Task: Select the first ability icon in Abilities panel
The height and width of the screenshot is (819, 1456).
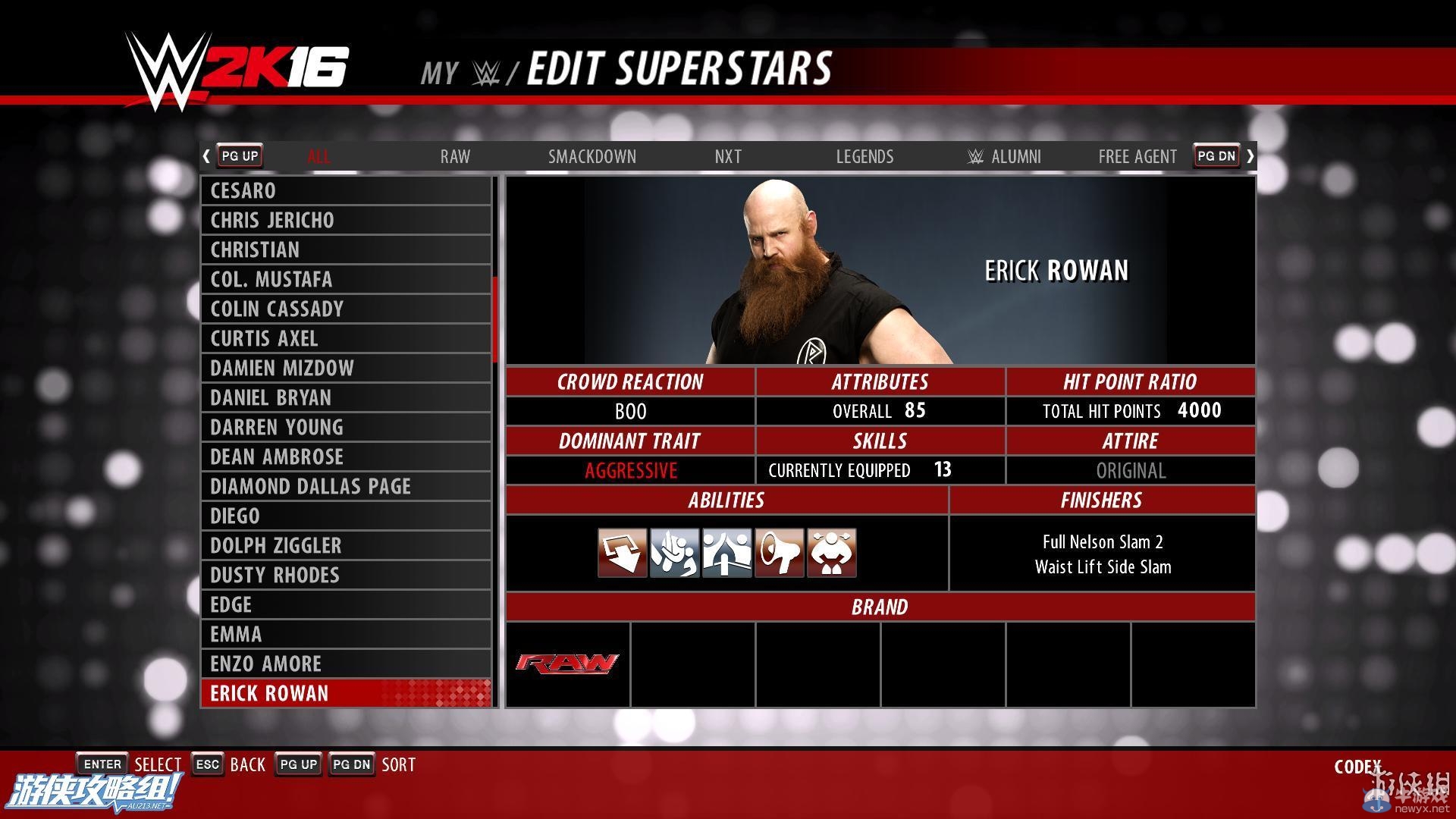Action: pos(622,553)
